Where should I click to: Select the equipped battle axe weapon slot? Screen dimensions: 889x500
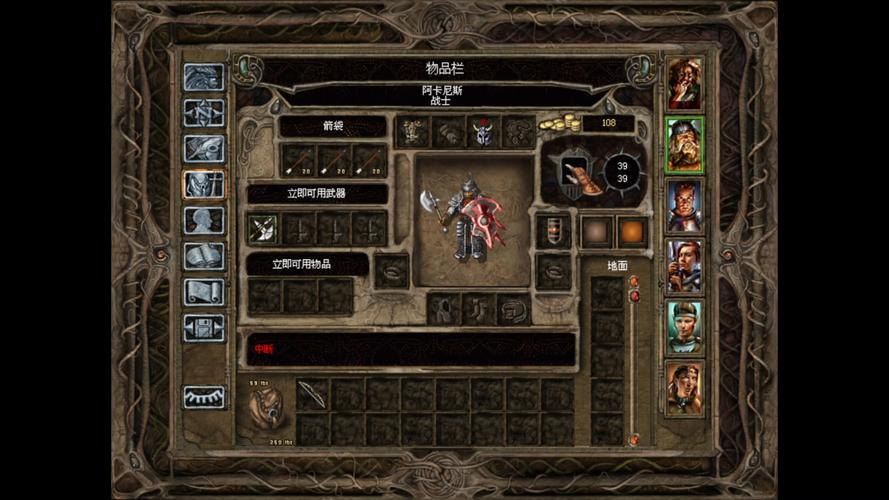263,228
